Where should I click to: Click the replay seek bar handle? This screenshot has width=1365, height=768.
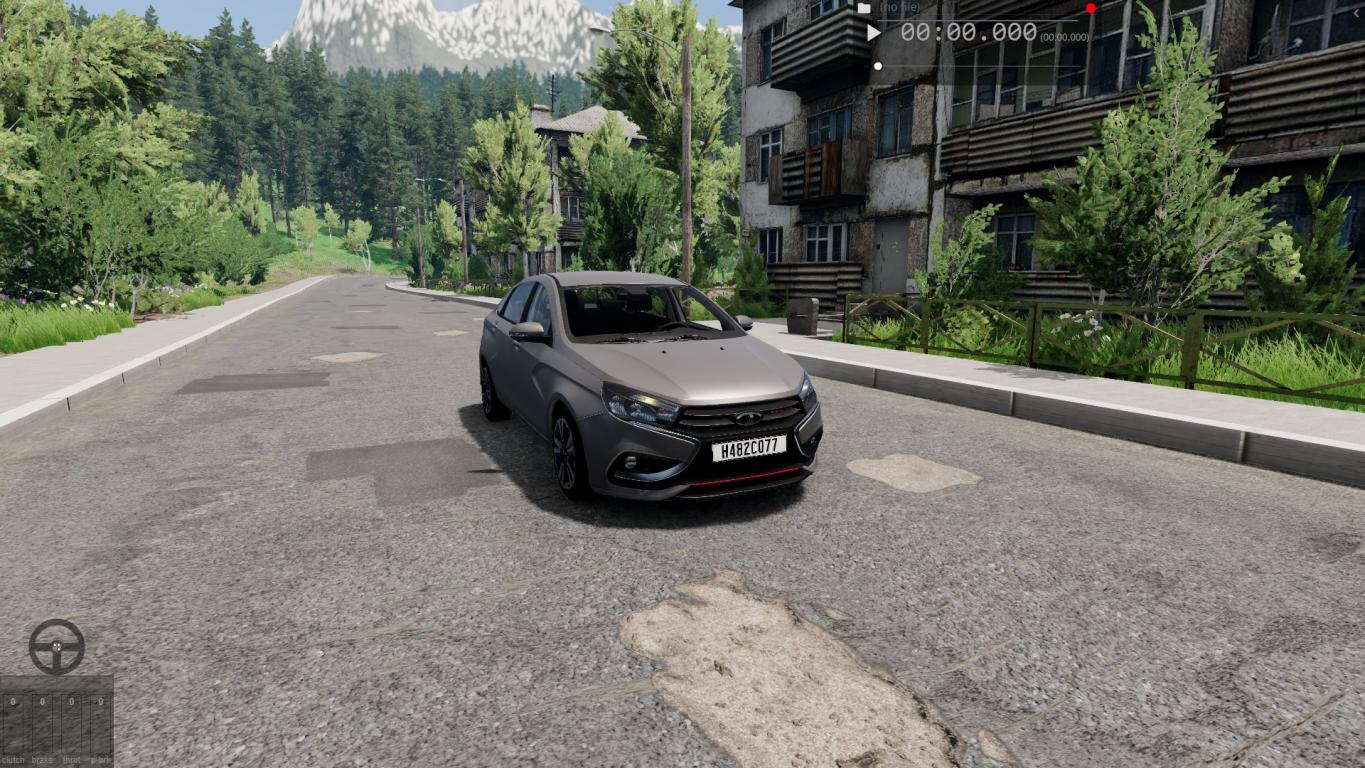tap(878, 66)
